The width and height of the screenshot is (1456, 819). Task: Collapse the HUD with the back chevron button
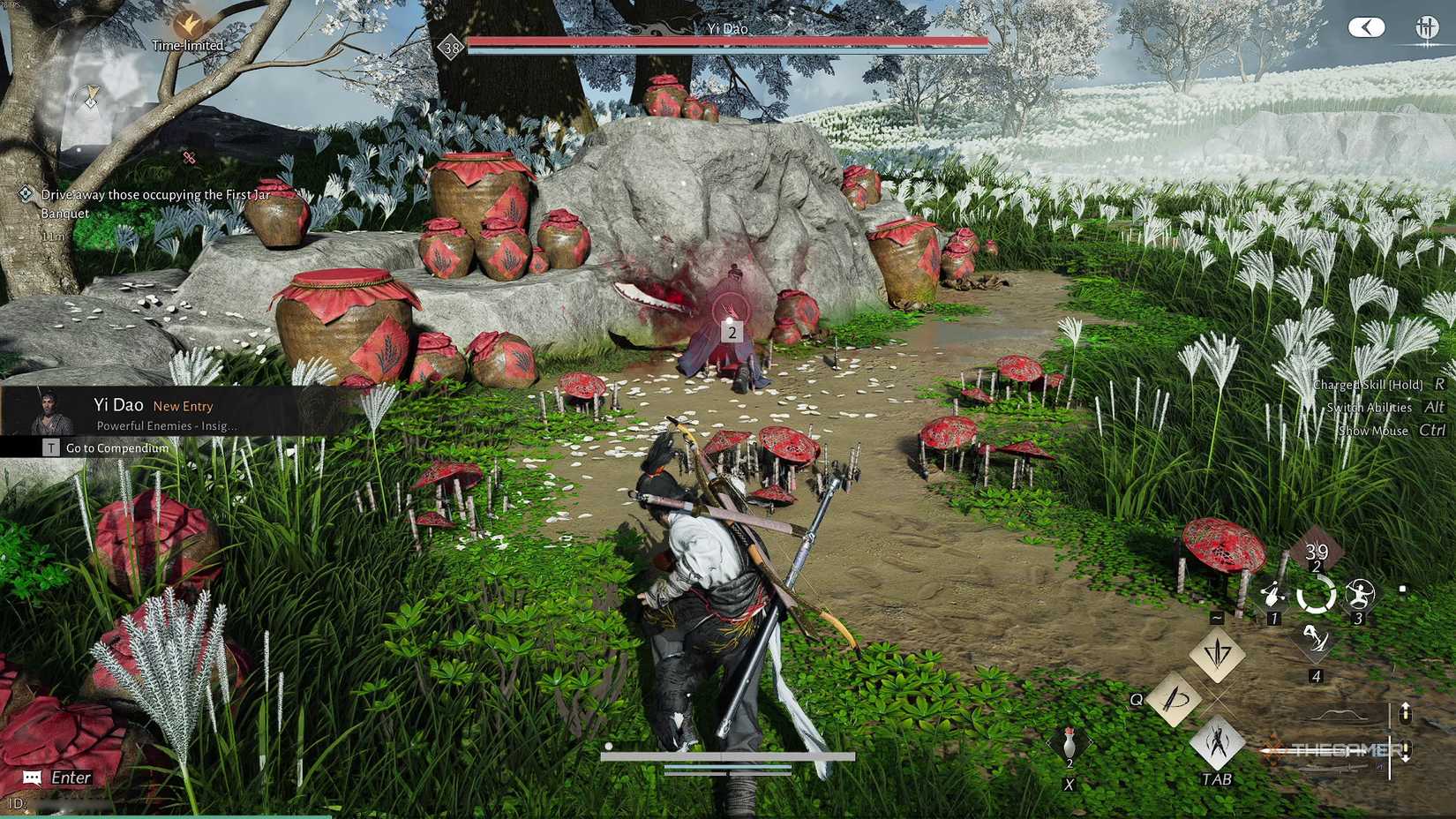point(1366,26)
